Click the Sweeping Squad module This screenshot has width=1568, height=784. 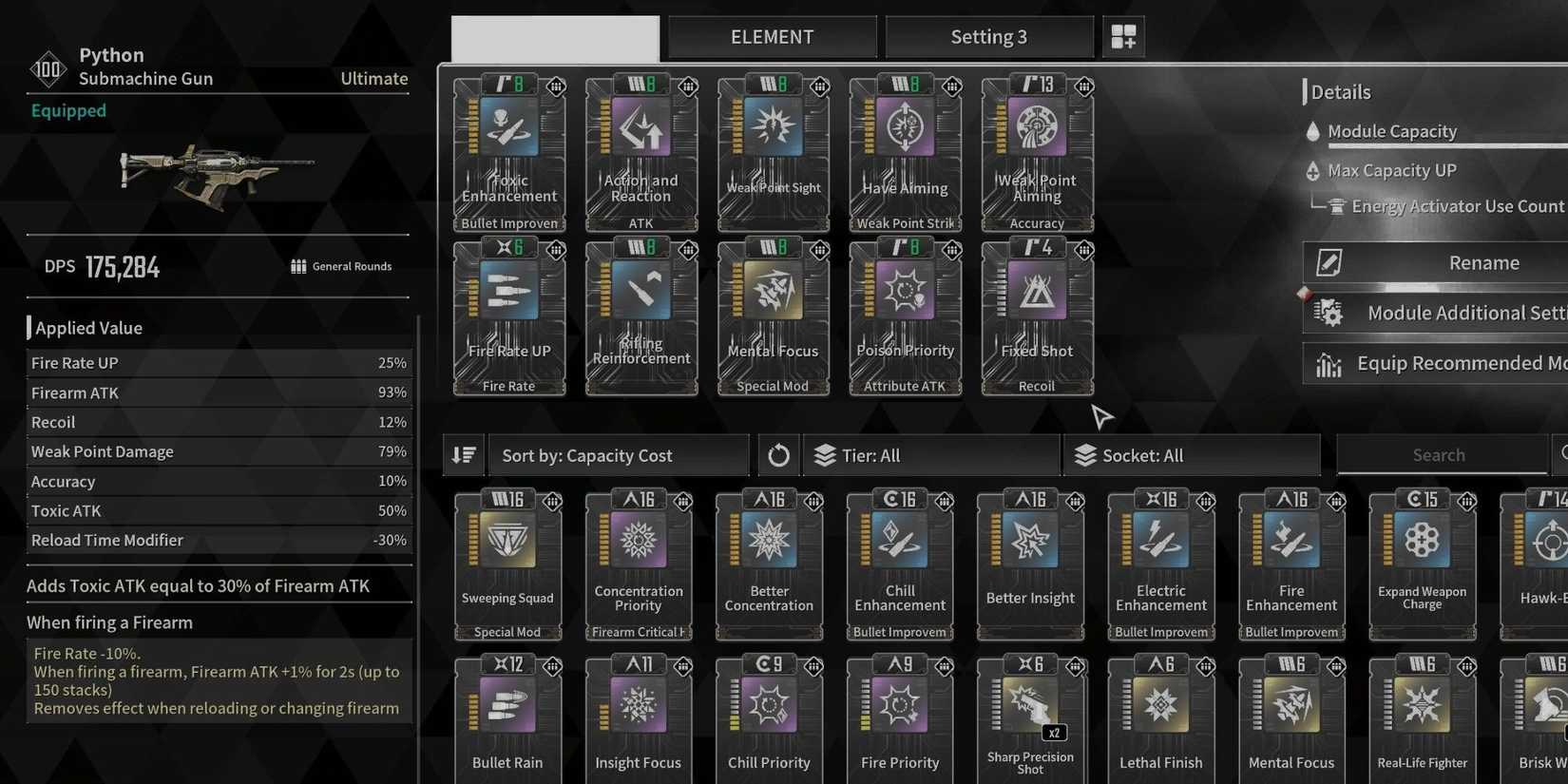(507, 561)
